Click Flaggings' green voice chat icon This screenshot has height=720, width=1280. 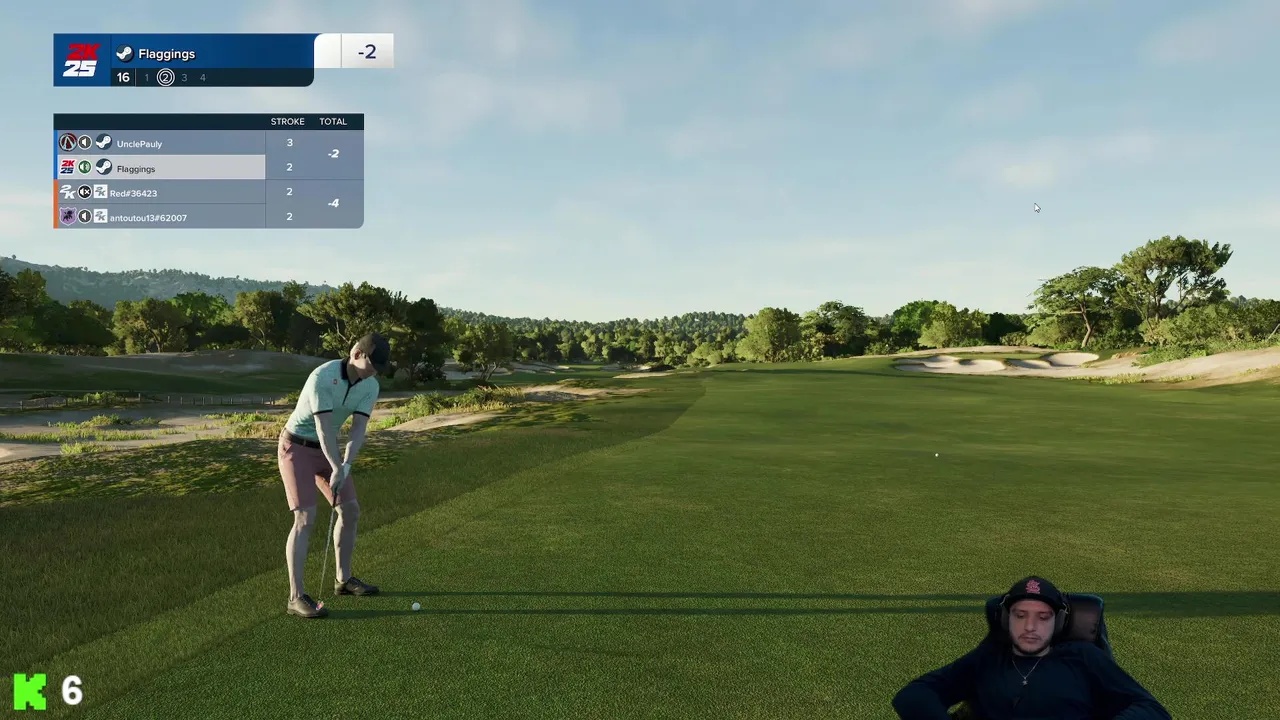pyautogui.click(x=85, y=167)
